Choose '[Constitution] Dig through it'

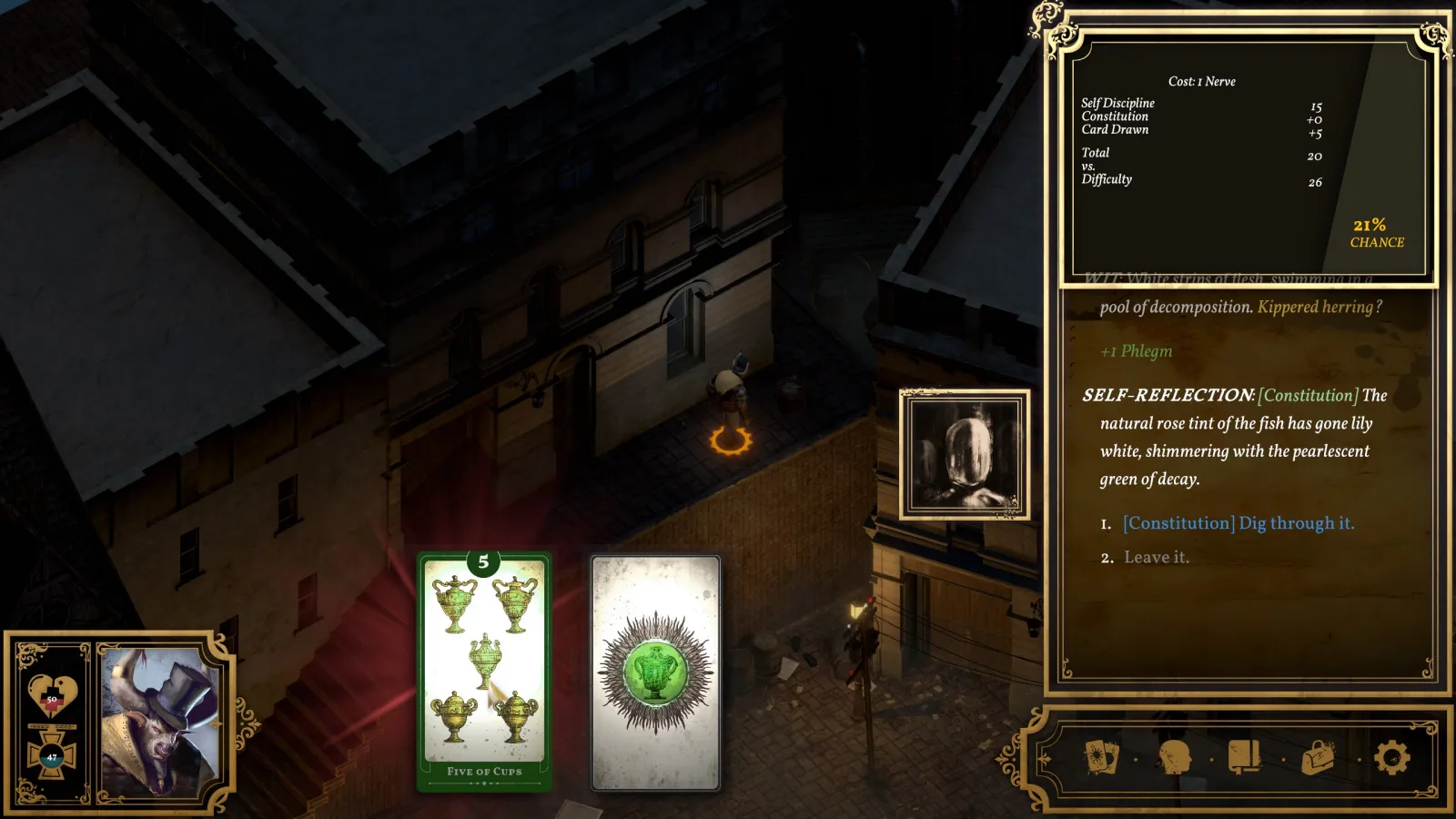(1239, 523)
